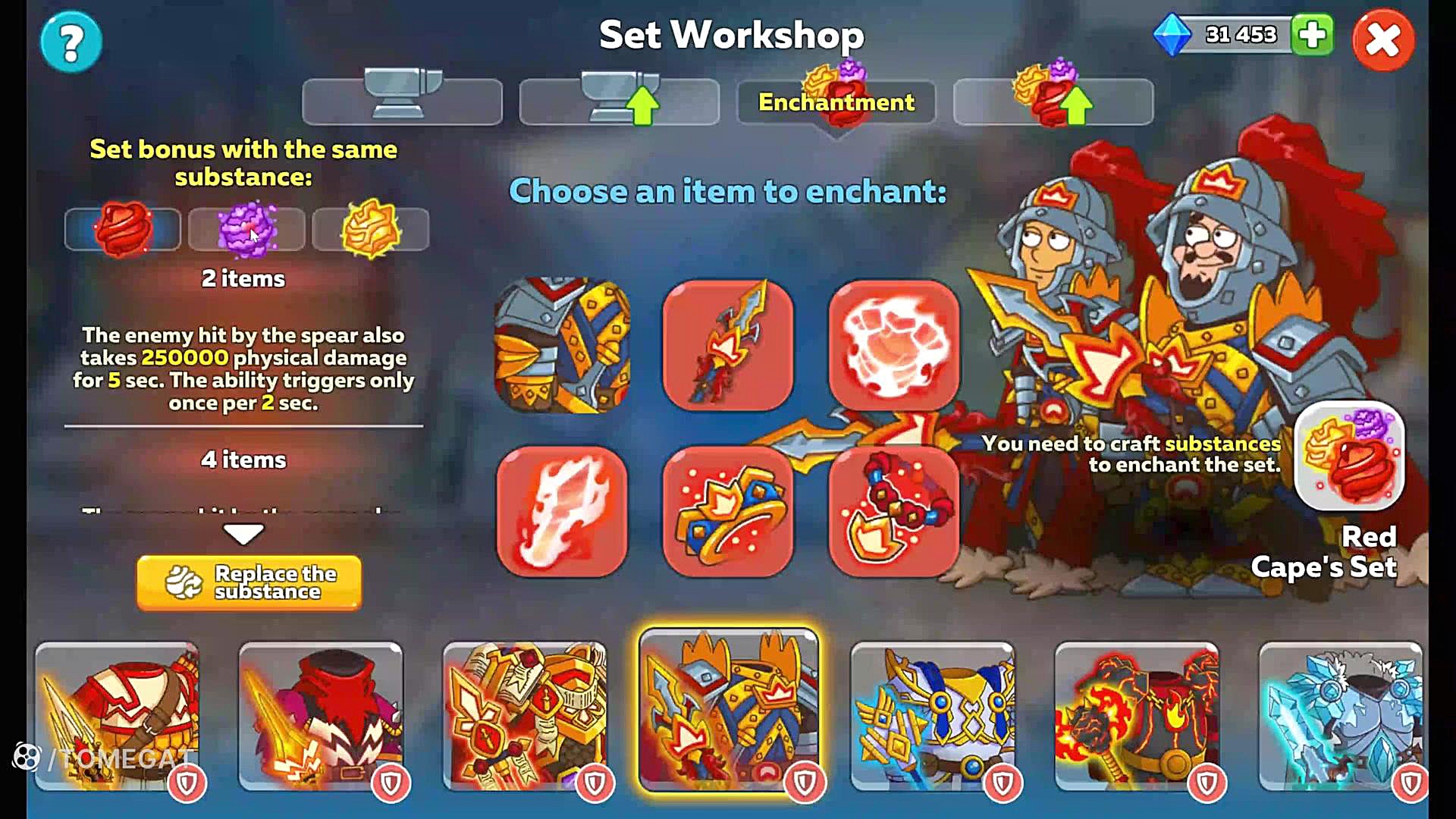Choose the purple substance bonus
Screen dimensions: 1456x819
pyautogui.click(x=246, y=229)
